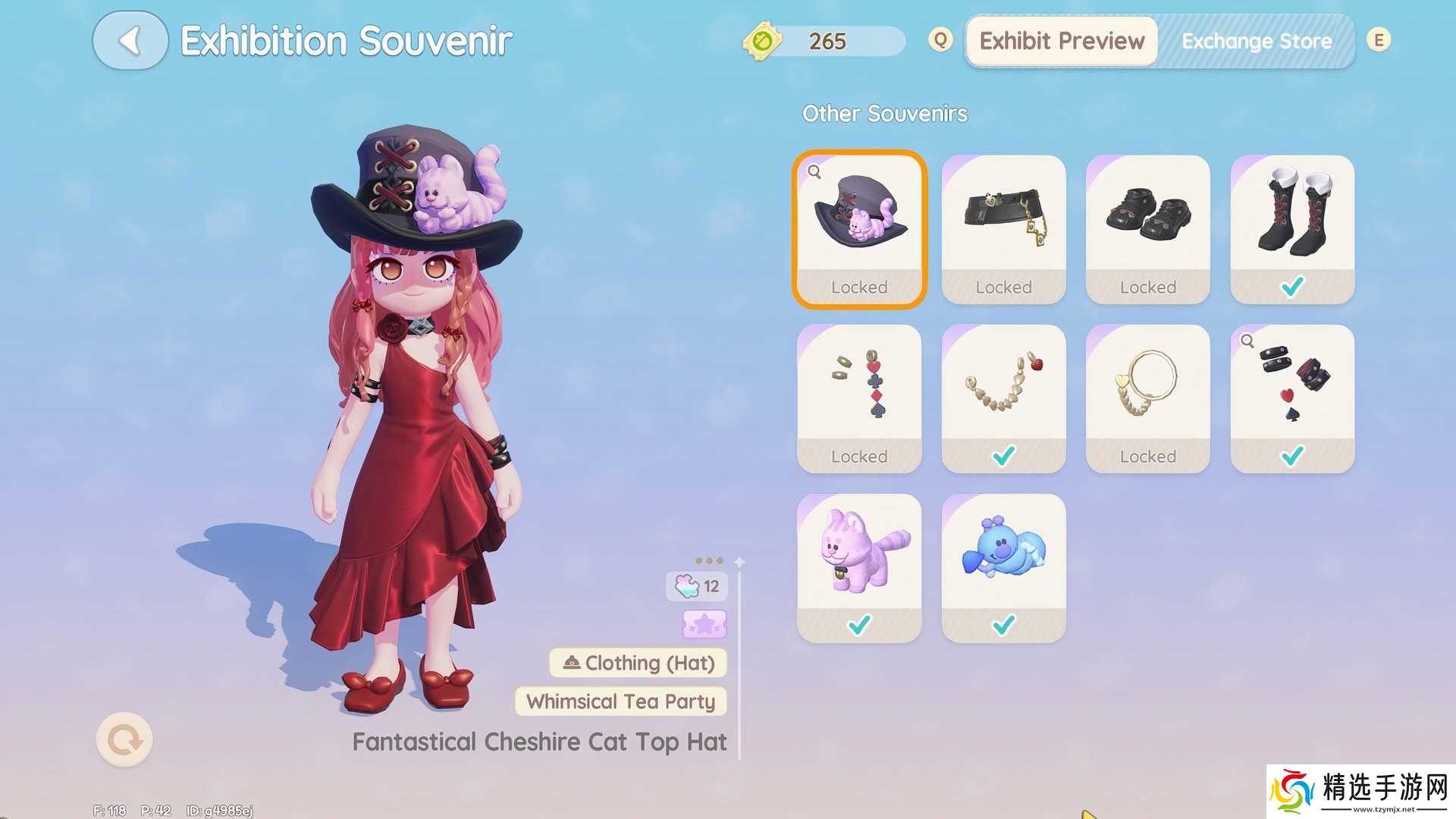Open the Exchange Store tab

(x=1256, y=41)
